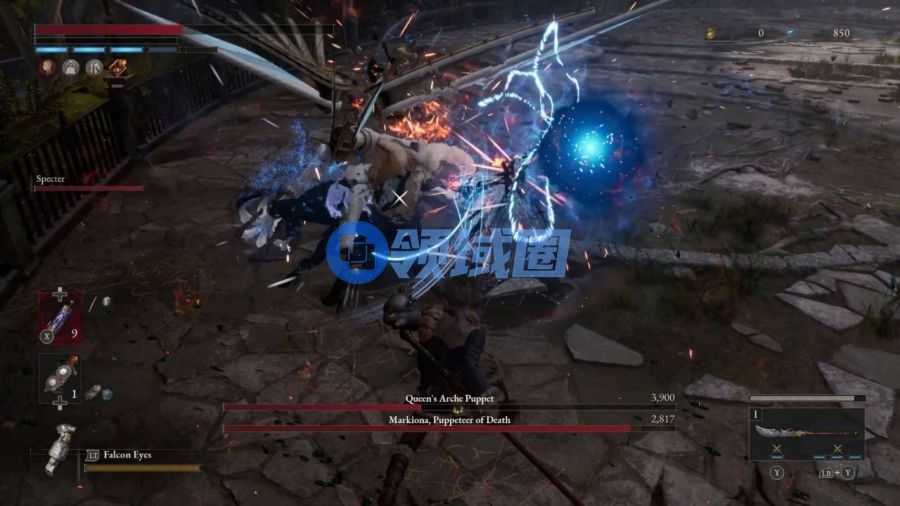Viewport: 900px width, 506px height.
Task: Click the orange glowing status effect icon
Action: tap(118, 68)
